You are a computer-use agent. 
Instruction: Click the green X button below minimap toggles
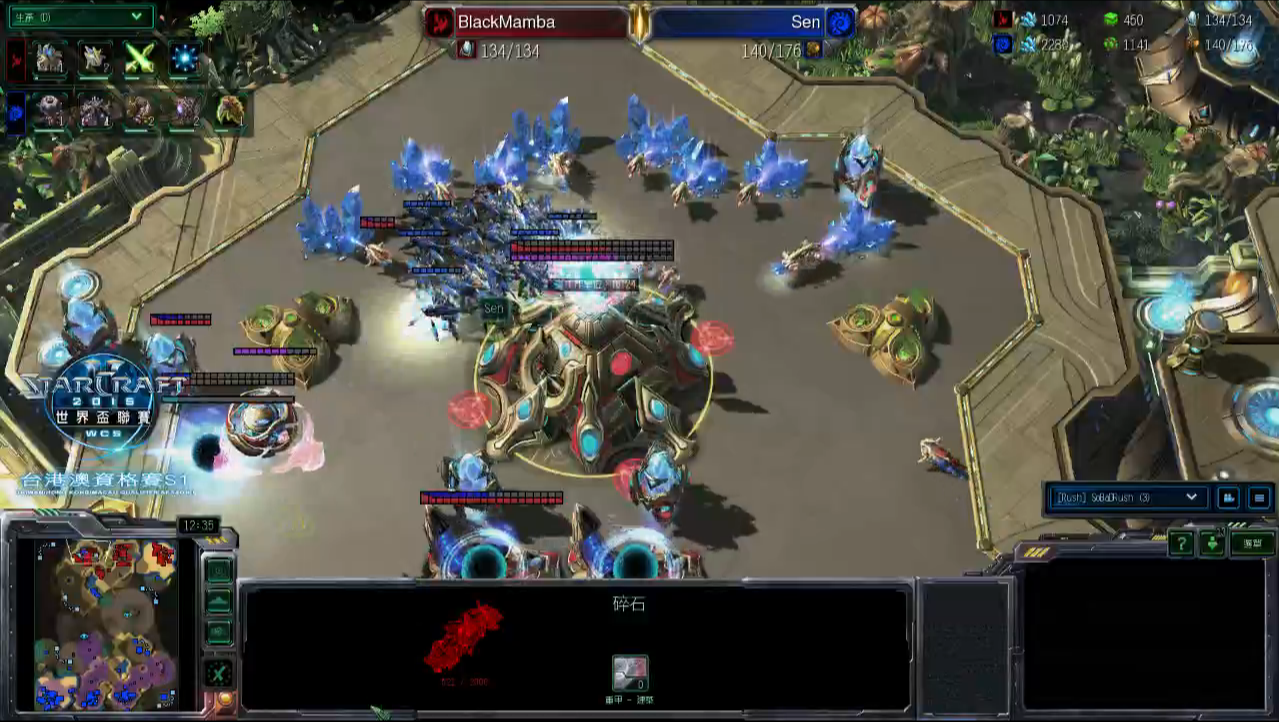(218, 673)
